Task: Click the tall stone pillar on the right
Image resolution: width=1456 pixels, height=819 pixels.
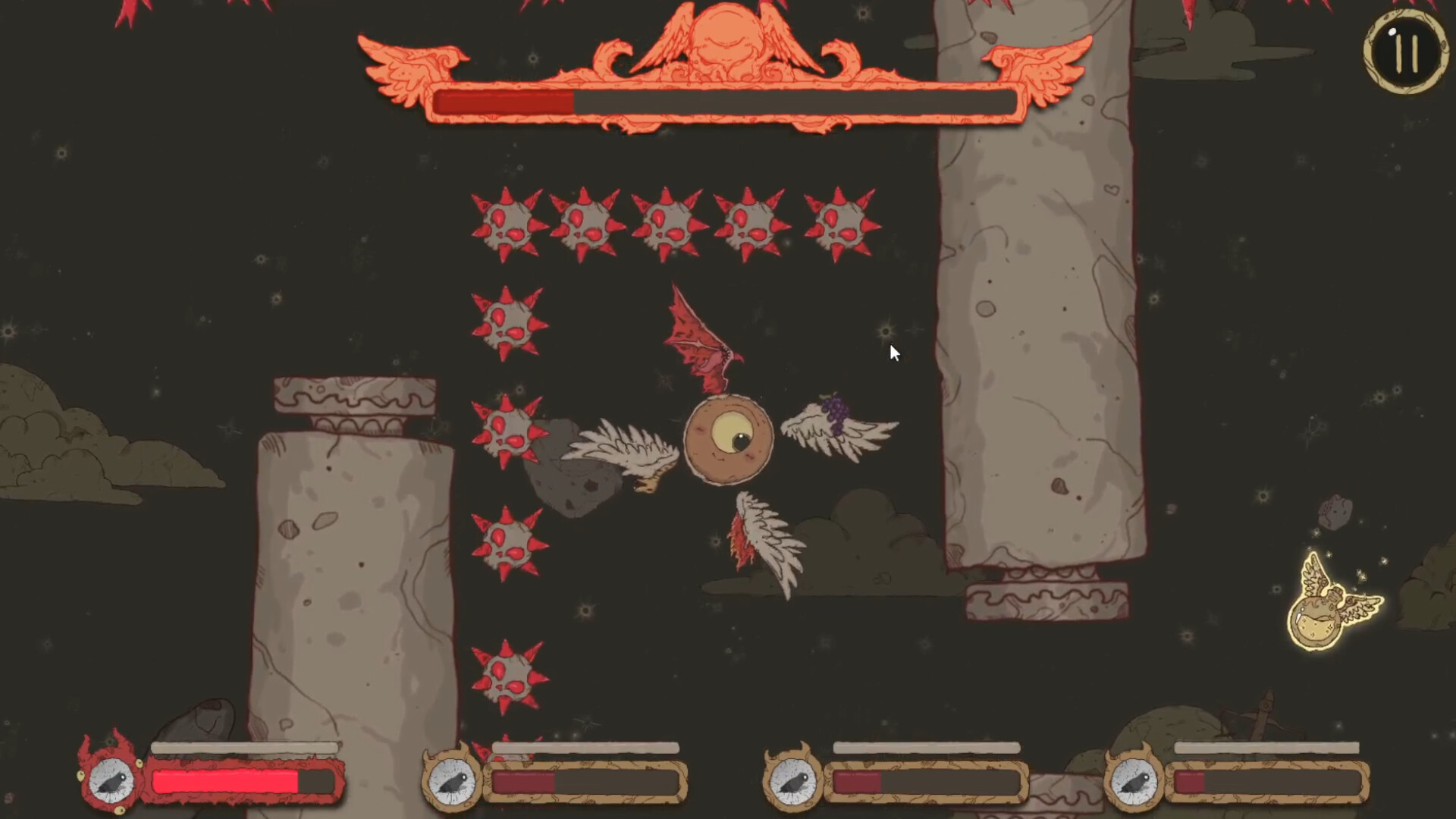Action: (x=1031, y=303)
